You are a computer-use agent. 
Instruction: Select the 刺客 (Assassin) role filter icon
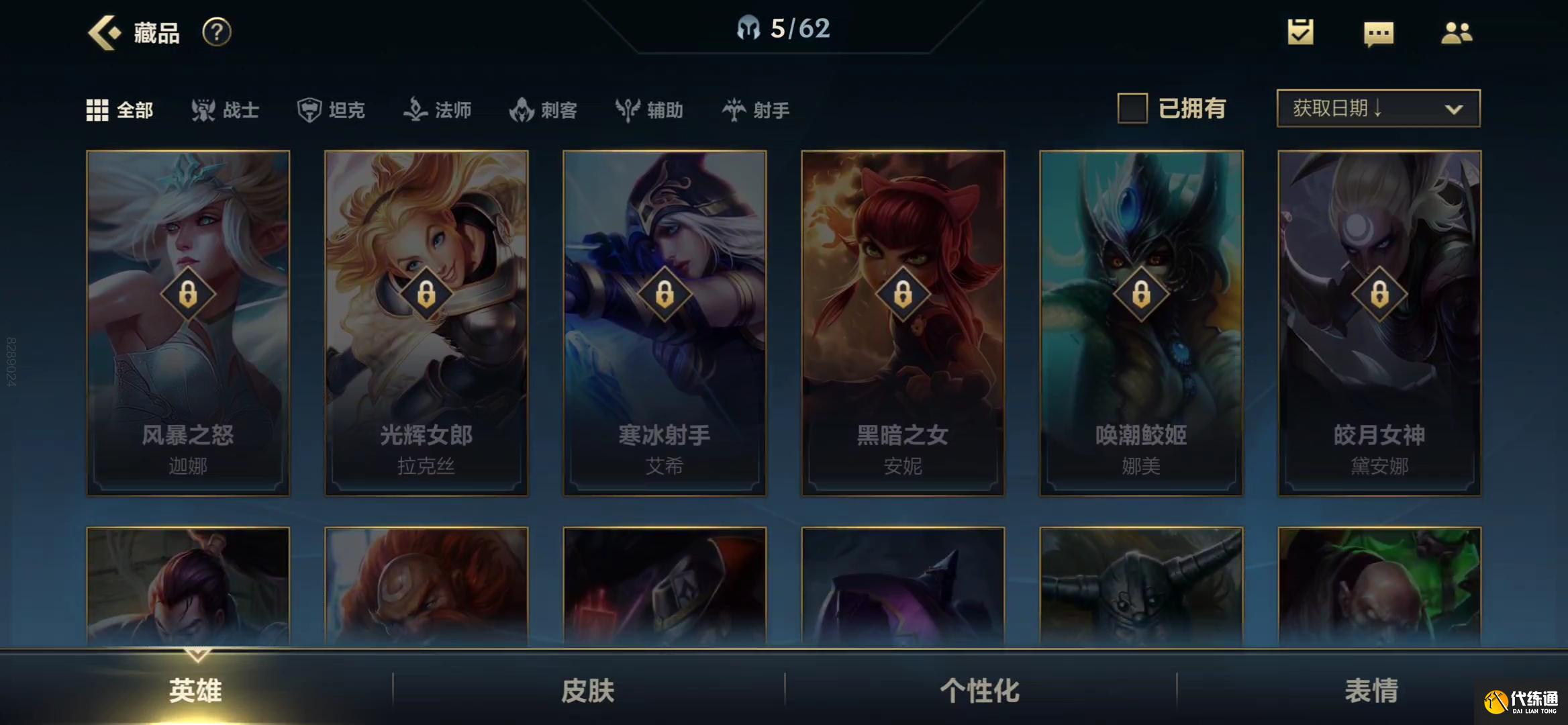coord(520,109)
